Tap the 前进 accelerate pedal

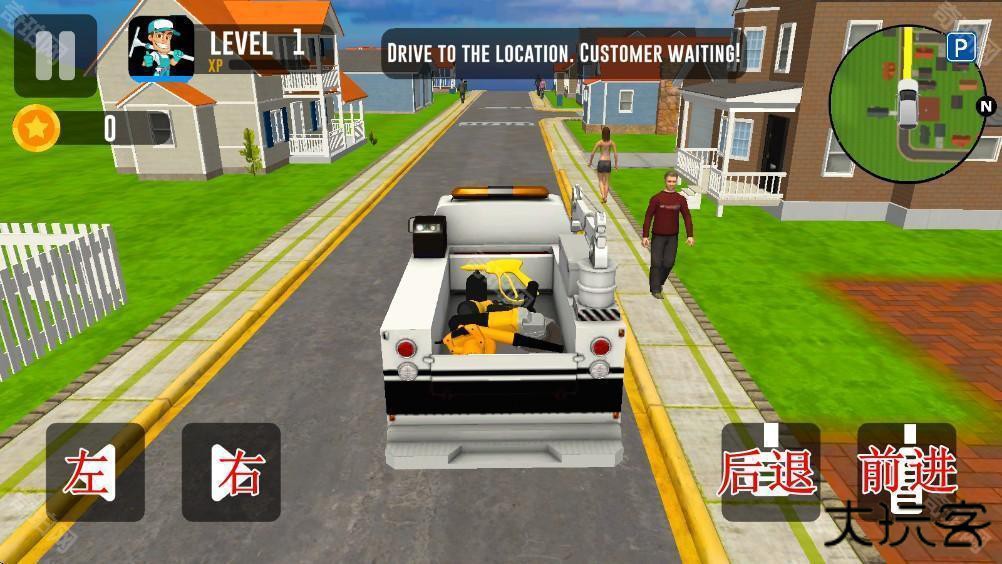click(907, 472)
